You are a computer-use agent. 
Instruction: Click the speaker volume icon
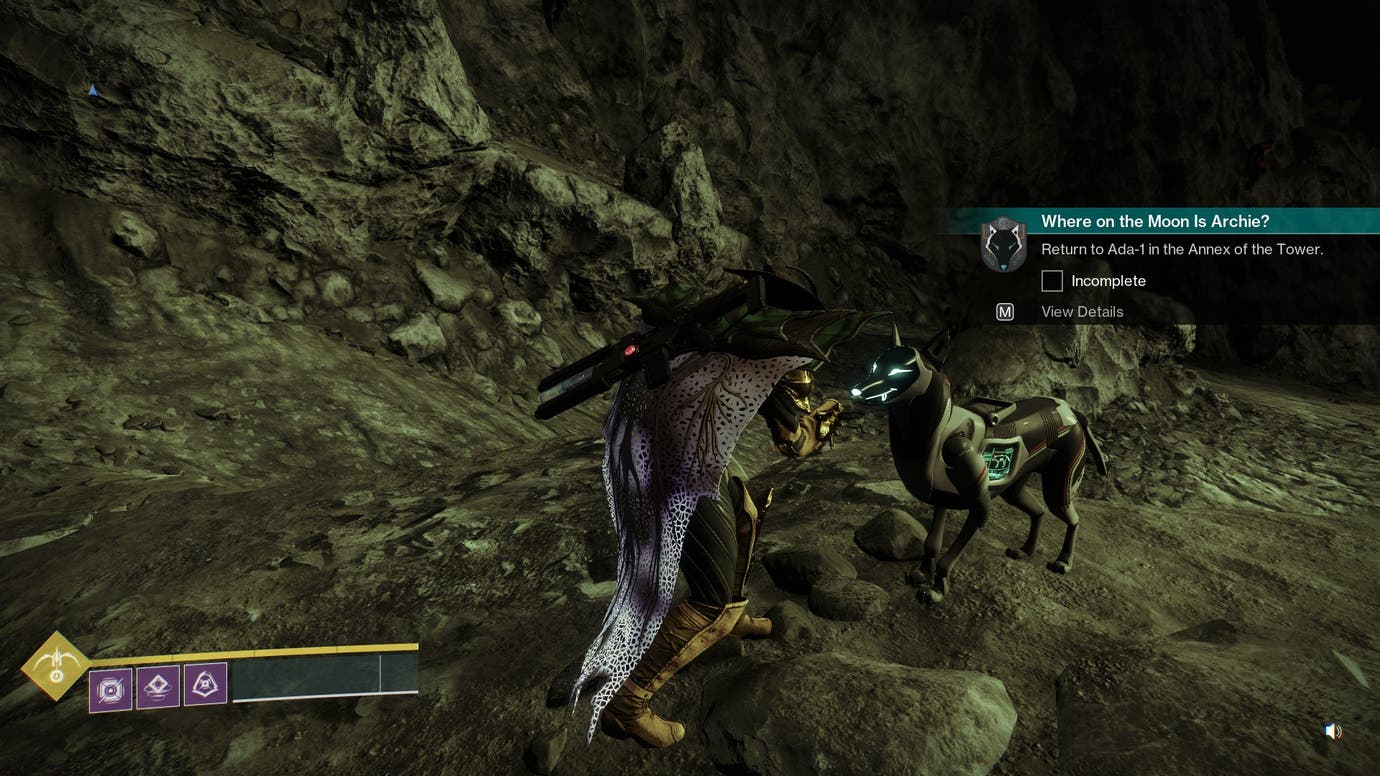(x=1333, y=732)
